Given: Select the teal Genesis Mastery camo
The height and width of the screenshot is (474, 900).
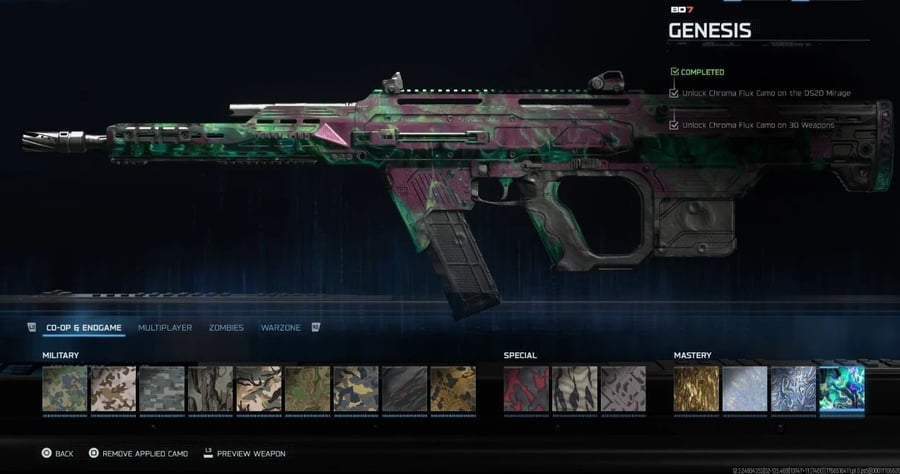Looking at the screenshot, I should (x=841, y=389).
